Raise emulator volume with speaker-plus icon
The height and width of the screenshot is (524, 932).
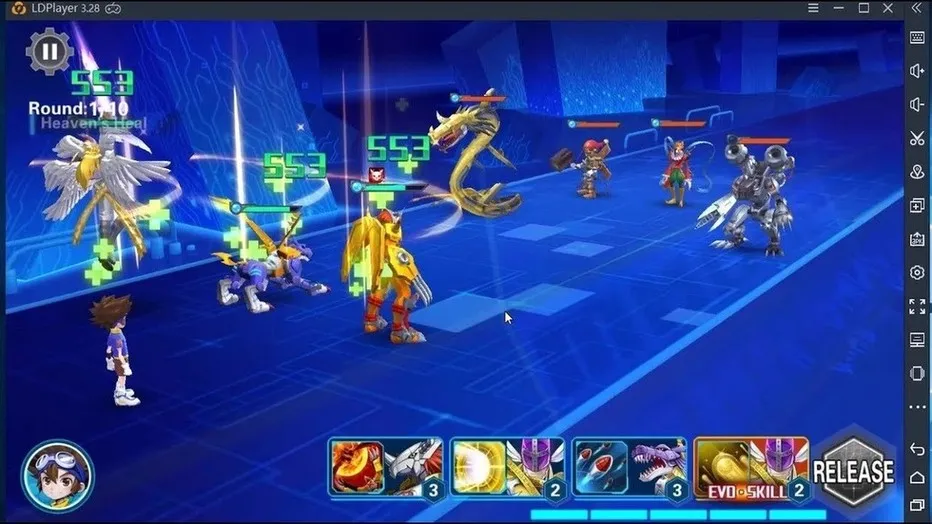[x=917, y=71]
